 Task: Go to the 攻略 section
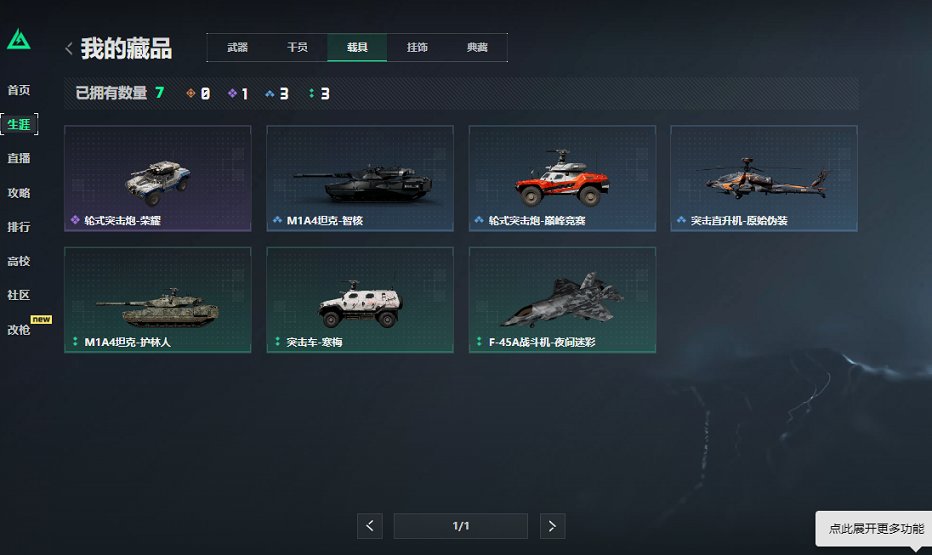[x=18, y=192]
